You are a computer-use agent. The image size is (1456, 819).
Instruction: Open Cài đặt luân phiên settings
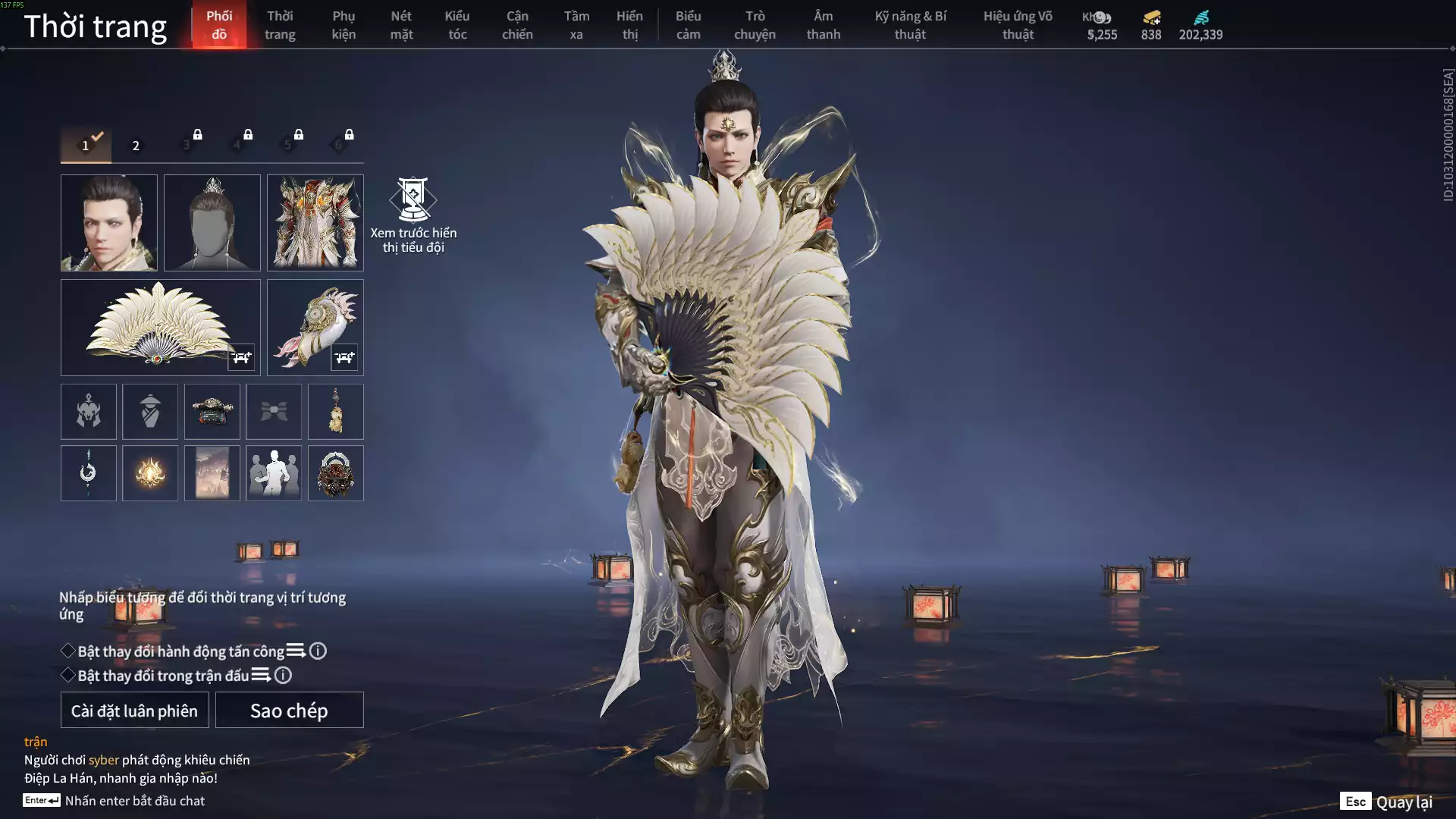[134, 711]
